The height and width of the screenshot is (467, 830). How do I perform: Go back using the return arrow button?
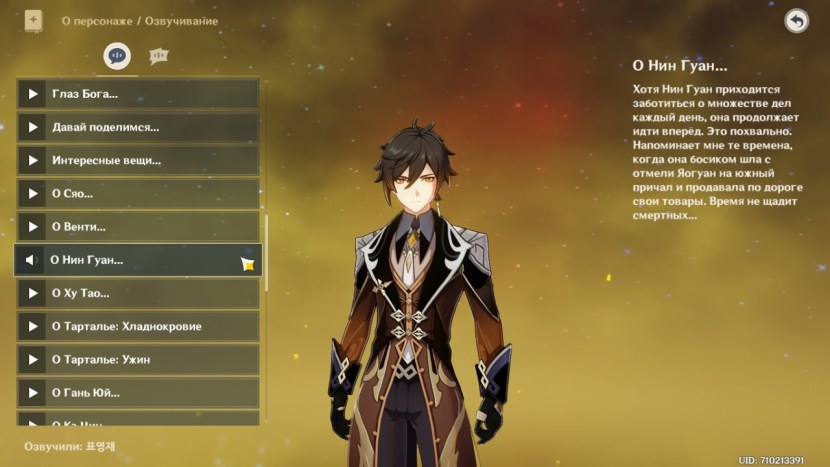(x=796, y=21)
